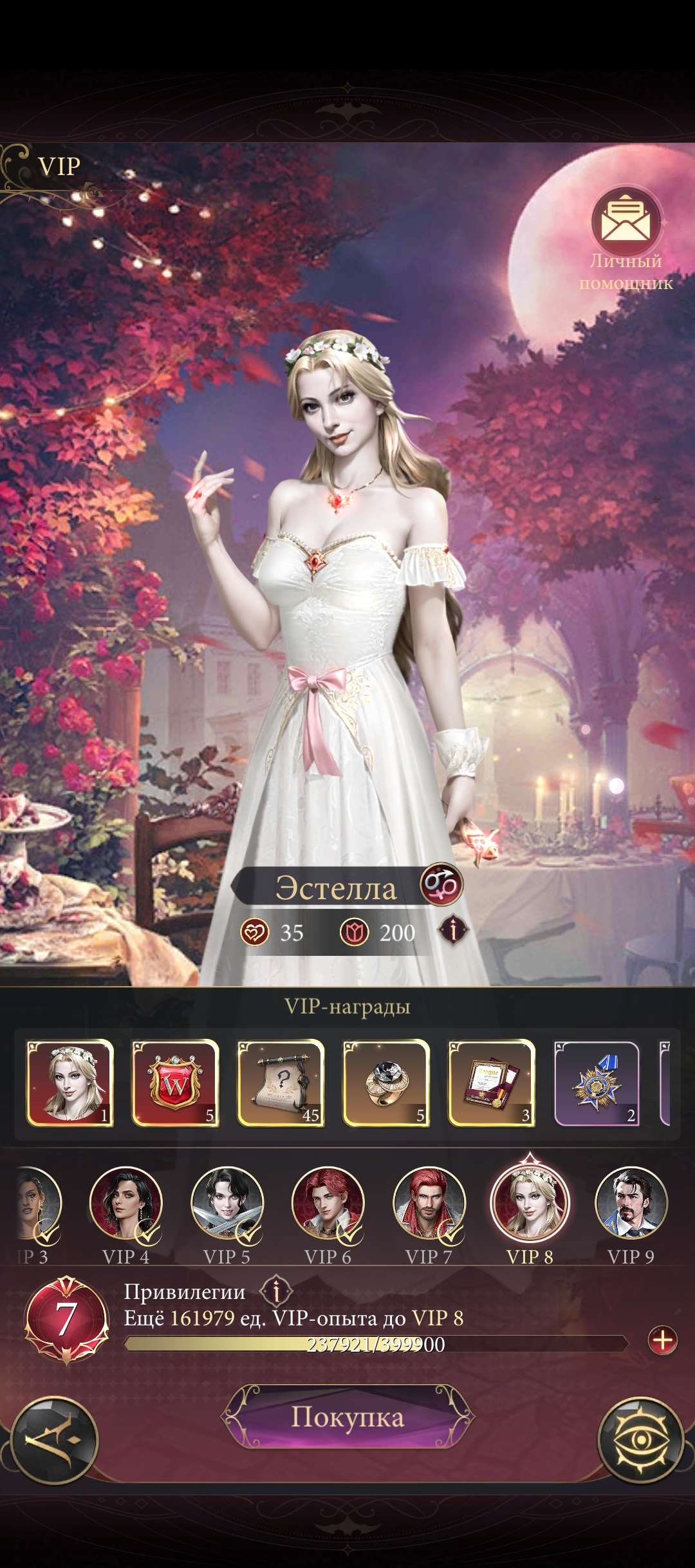Image resolution: width=695 pixels, height=1568 pixels.
Task: Tap the gender symbol icon beside Эстелла
Action: pyautogui.click(x=441, y=884)
